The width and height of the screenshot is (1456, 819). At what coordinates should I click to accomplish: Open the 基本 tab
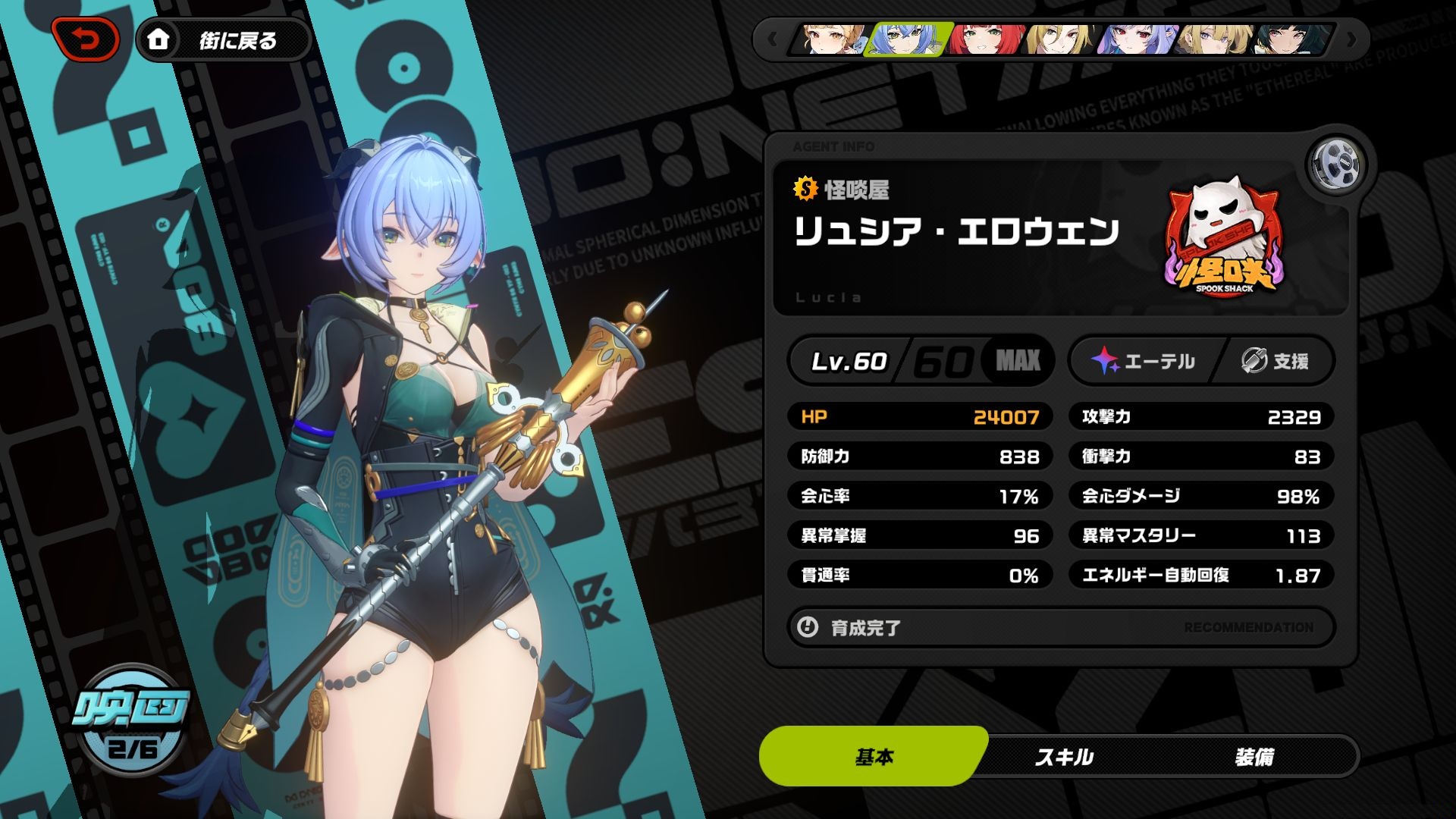(874, 756)
